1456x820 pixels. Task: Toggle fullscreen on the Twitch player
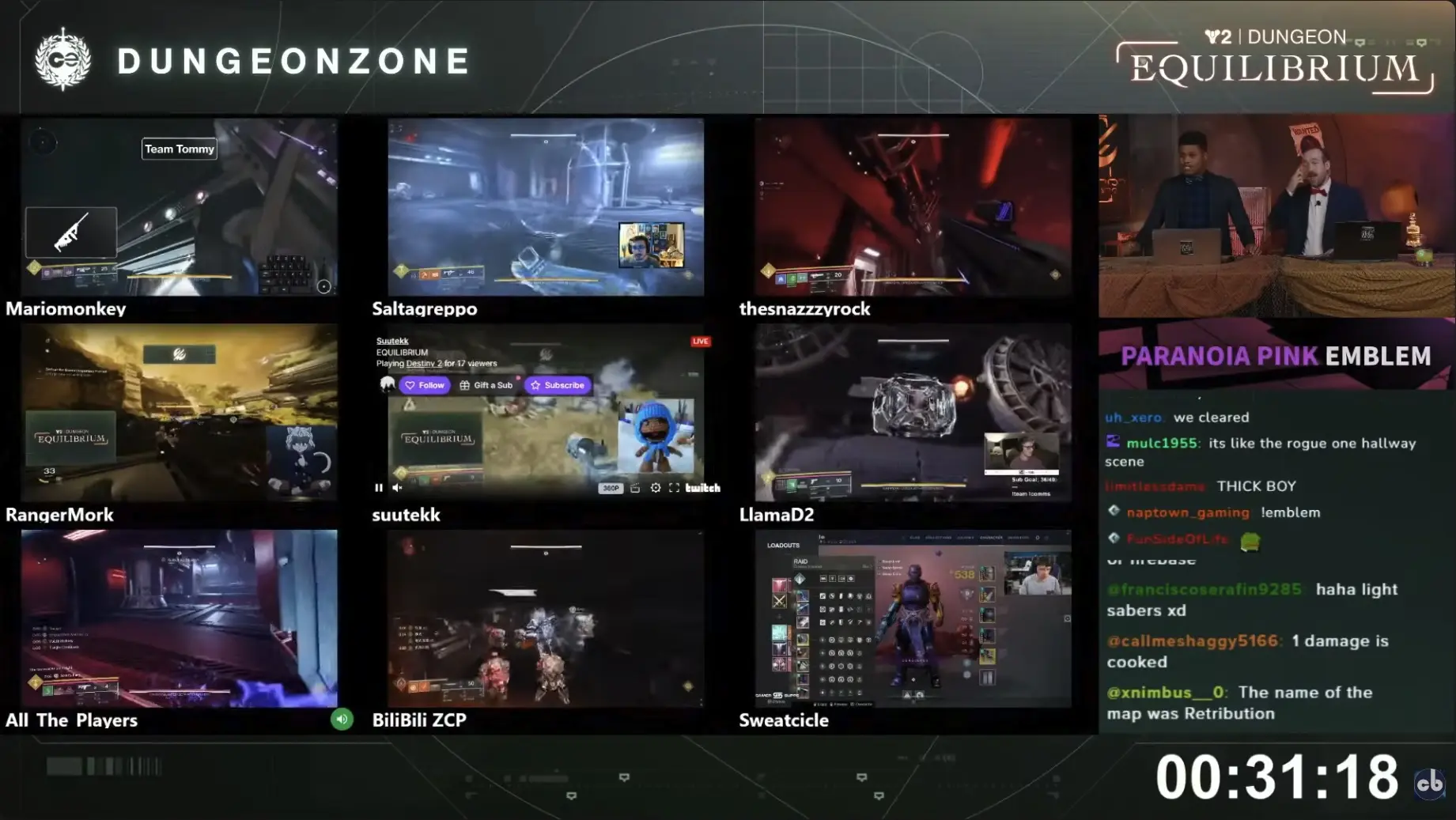[674, 488]
